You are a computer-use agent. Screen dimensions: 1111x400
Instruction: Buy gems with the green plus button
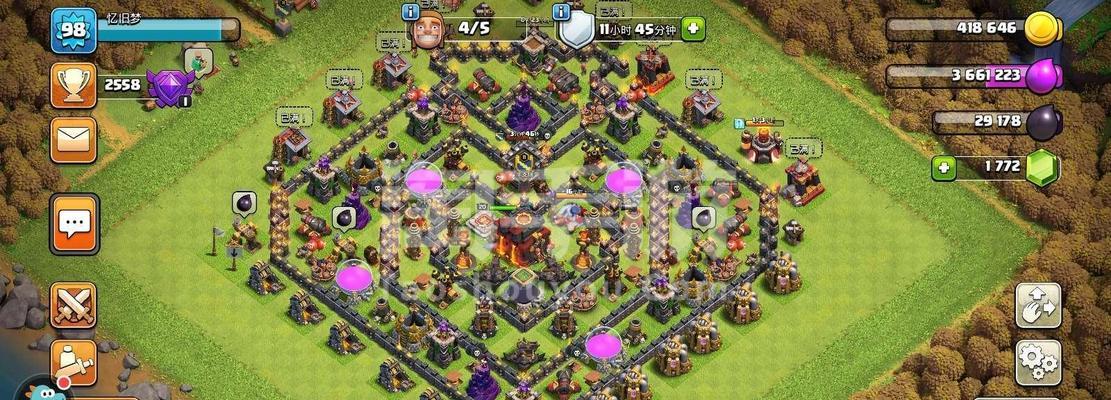click(x=943, y=168)
